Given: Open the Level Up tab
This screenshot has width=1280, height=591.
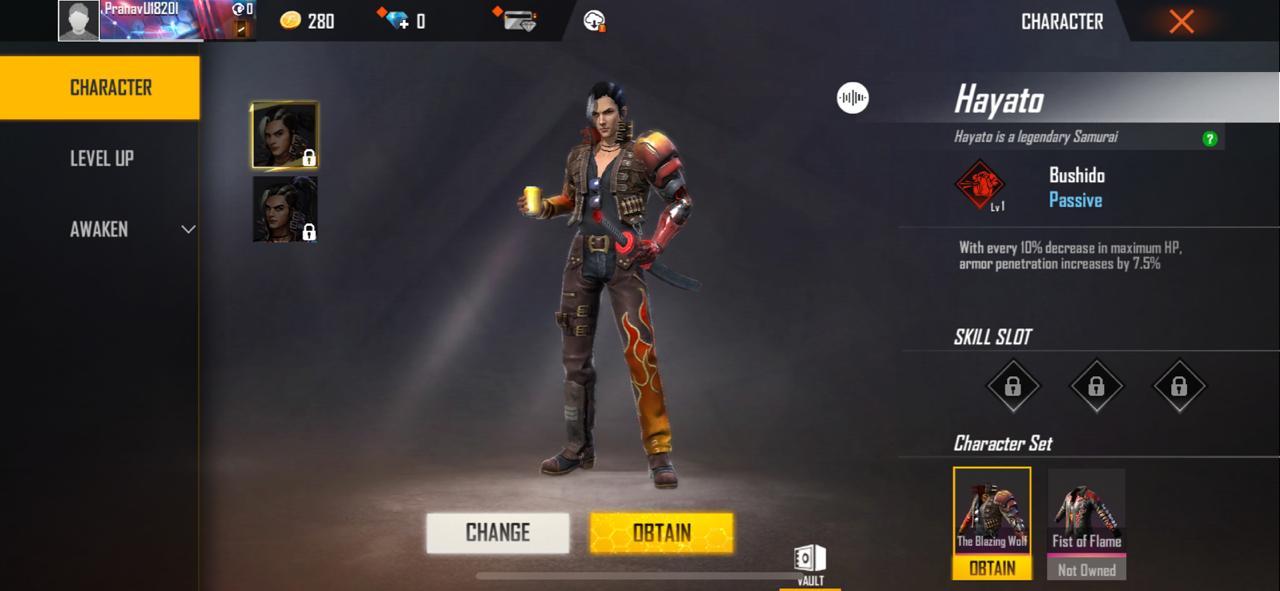Looking at the screenshot, I should click(101, 158).
